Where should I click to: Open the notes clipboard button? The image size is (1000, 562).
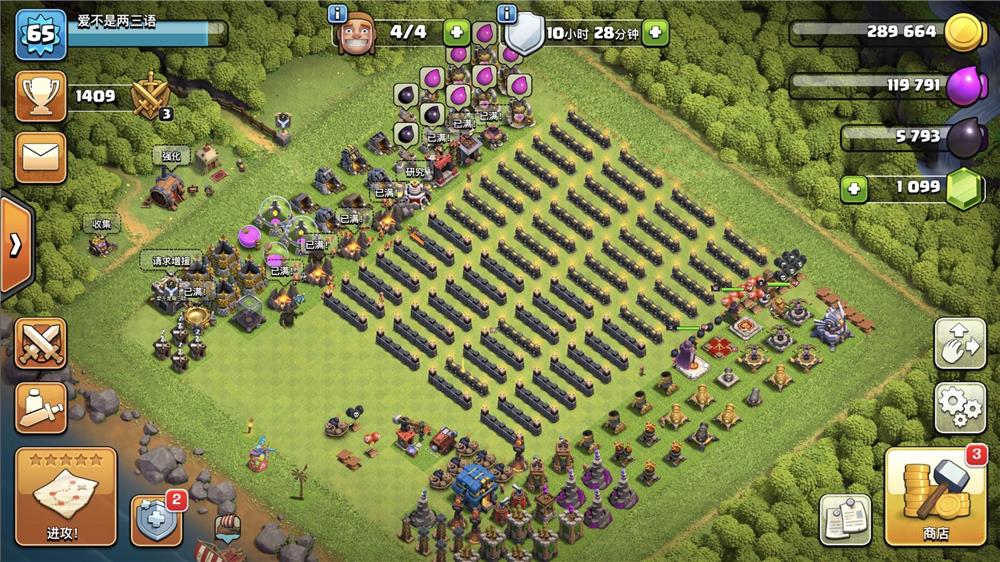coord(844,520)
